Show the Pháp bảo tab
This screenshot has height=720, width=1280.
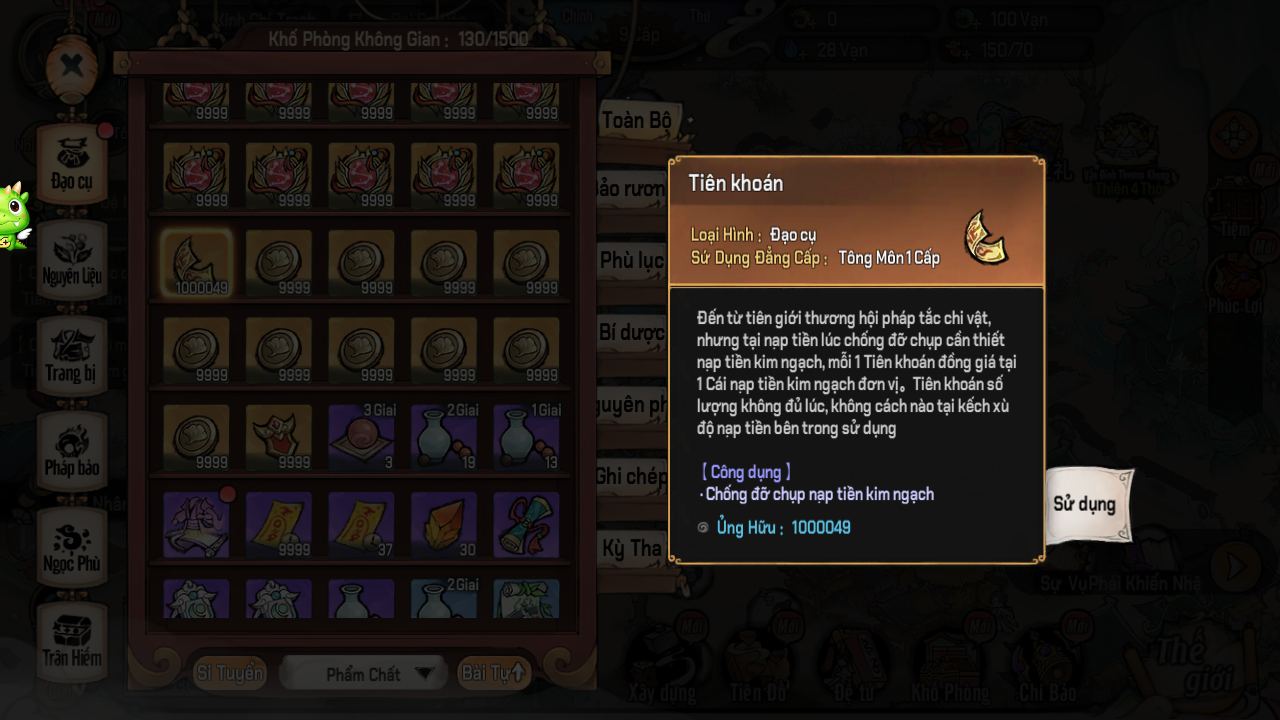(x=72, y=451)
